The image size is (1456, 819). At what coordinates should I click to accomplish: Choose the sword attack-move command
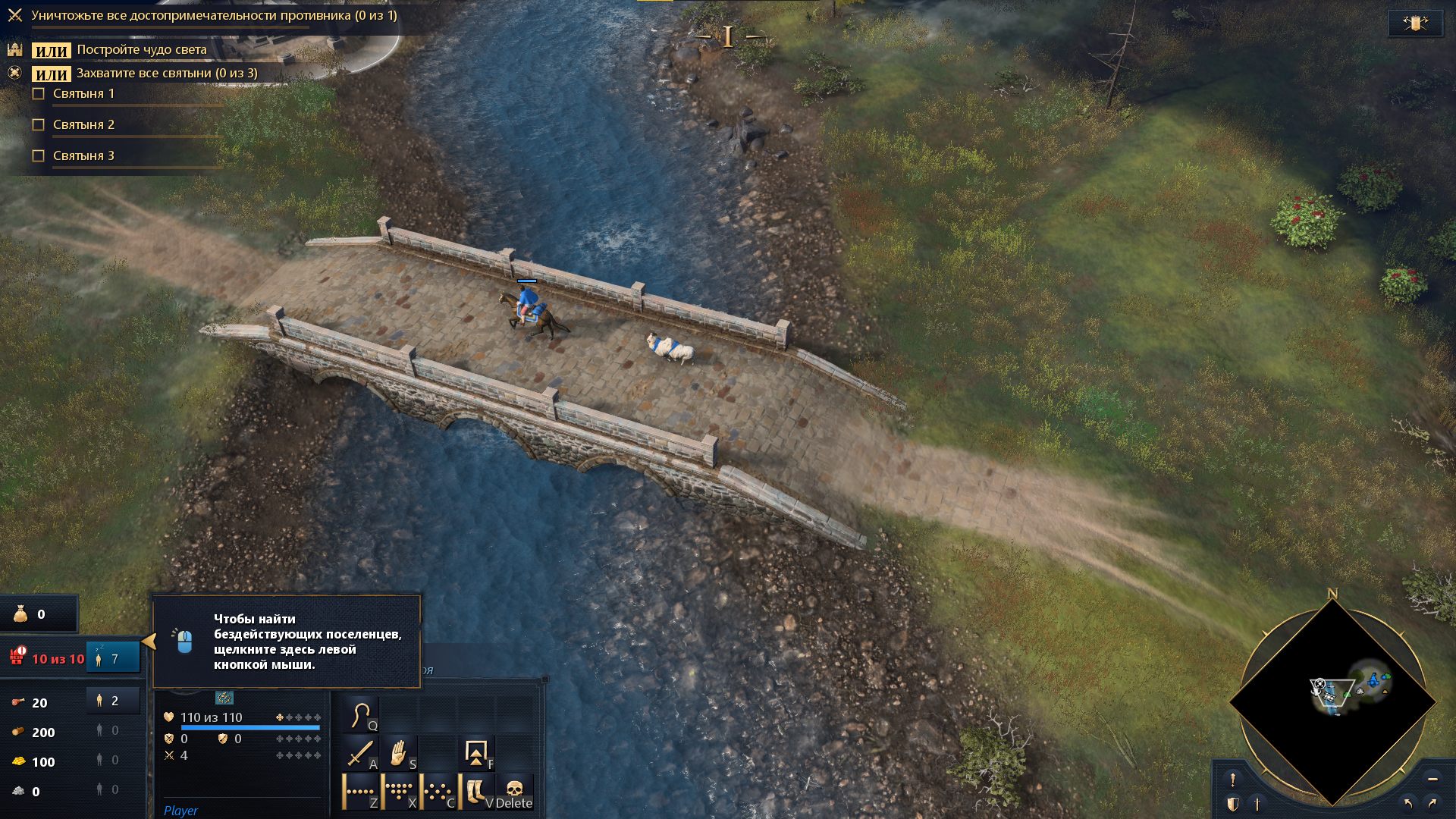[361, 754]
